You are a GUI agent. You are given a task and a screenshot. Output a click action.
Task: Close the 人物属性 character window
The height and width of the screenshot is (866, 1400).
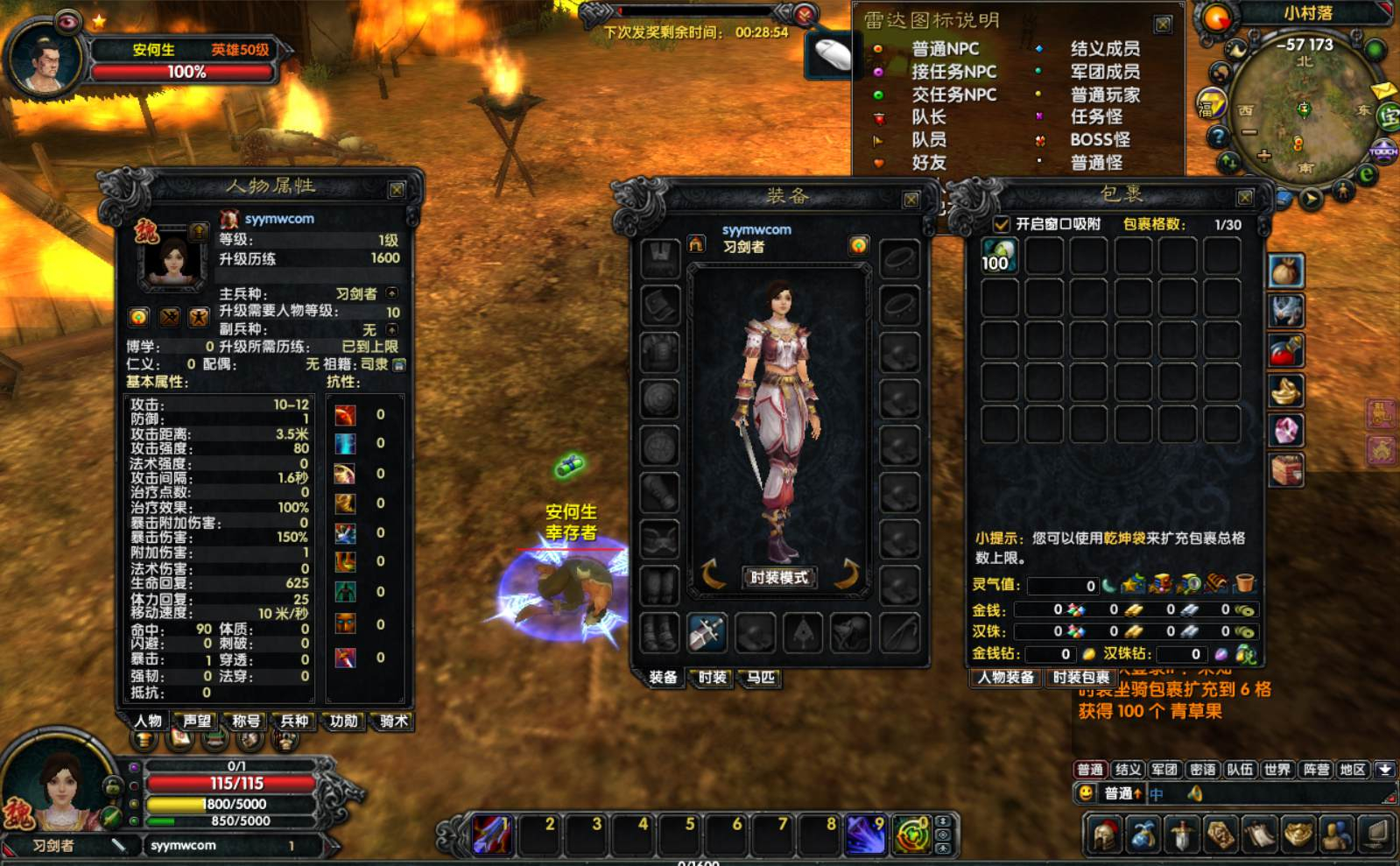tap(397, 190)
